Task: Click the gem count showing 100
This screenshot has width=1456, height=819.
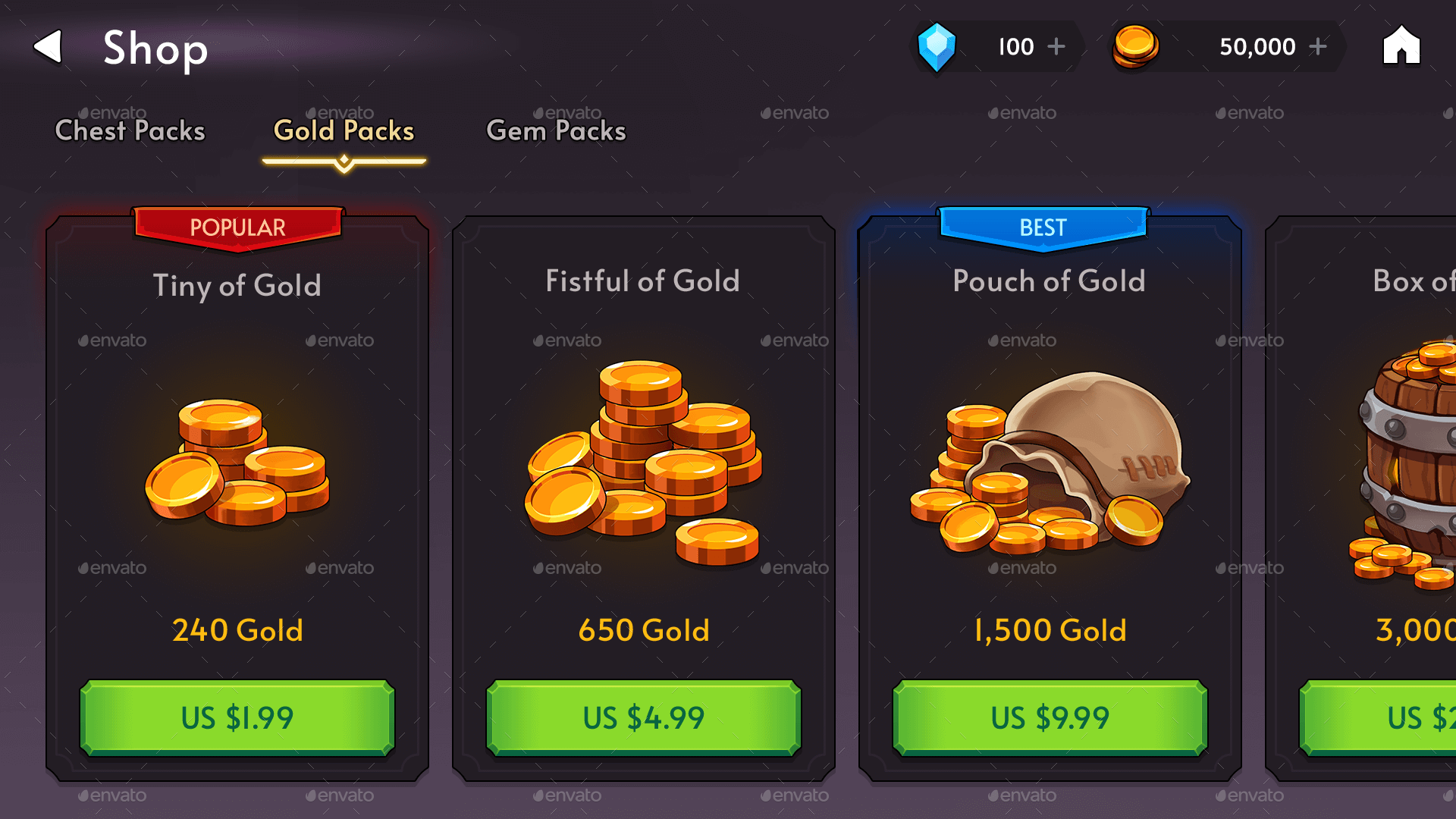Action: tap(1016, 45)
